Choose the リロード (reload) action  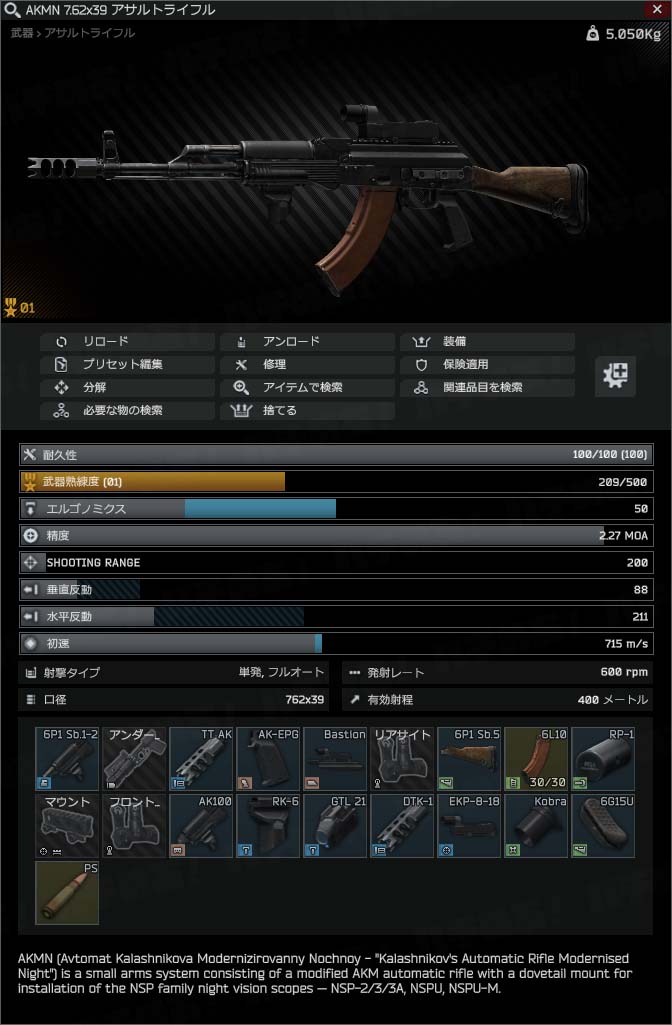[x=127, y=341]
